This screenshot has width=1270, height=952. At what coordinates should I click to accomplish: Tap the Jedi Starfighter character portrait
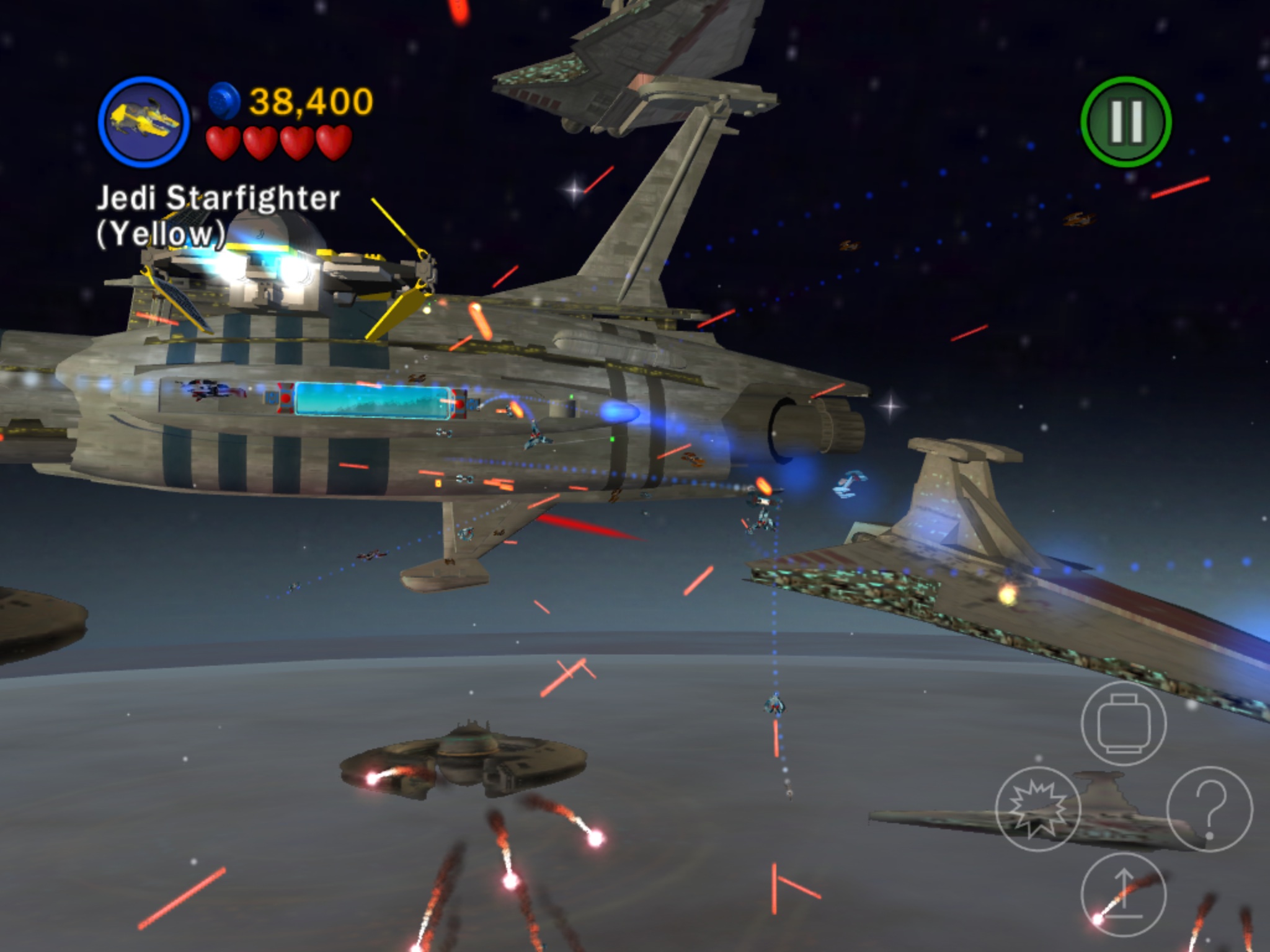[x=143, y=121]
